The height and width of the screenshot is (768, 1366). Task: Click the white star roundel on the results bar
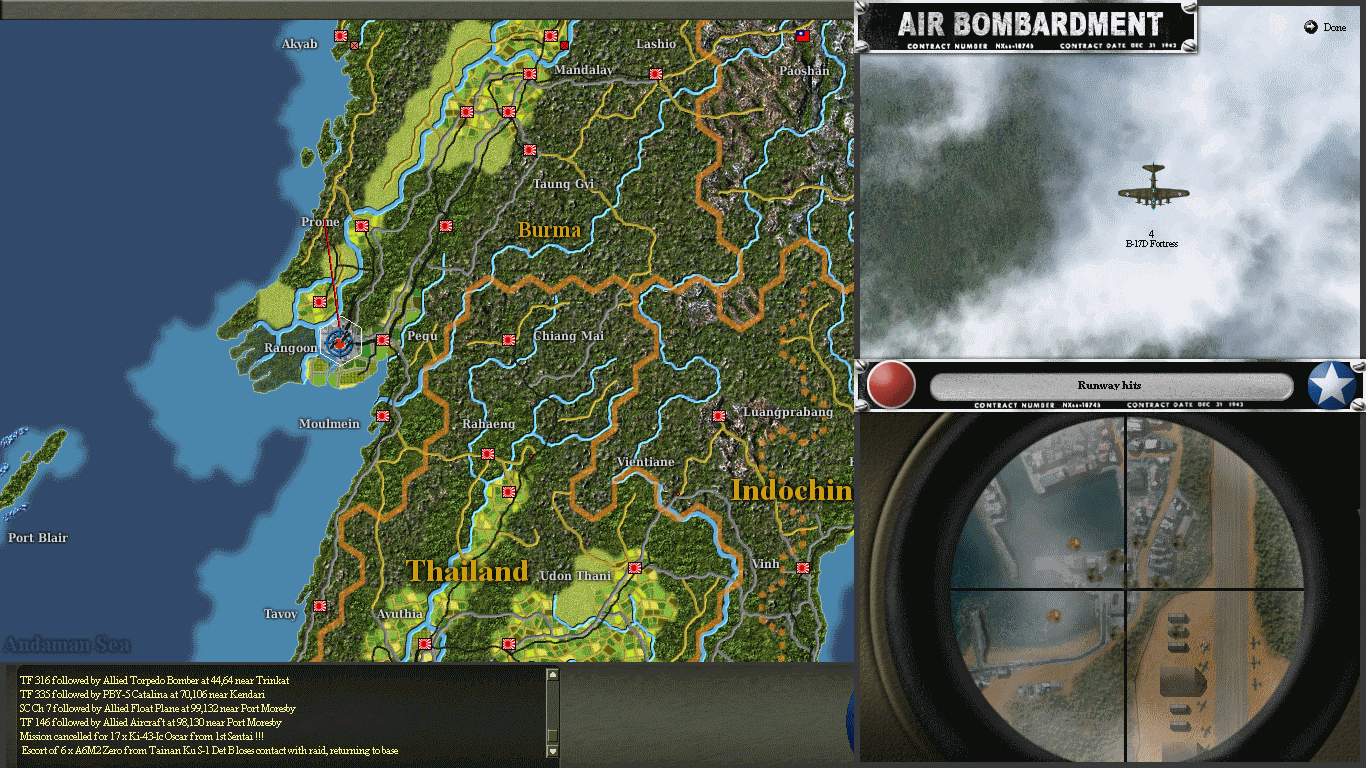pyautogui.click(x=1330, y=386)
